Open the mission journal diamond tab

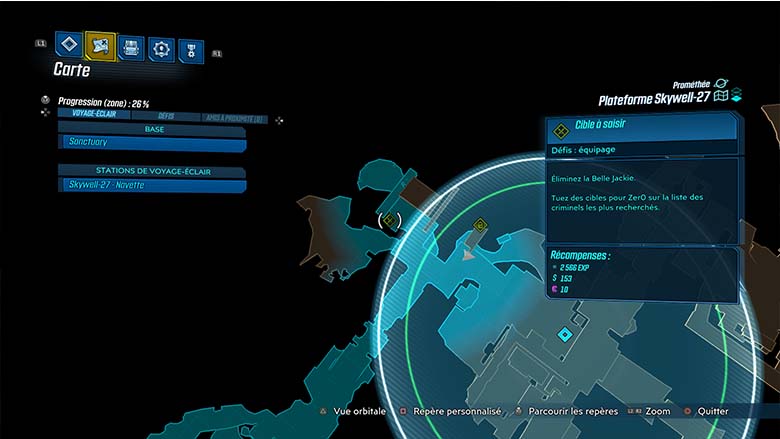coord(68,45)
